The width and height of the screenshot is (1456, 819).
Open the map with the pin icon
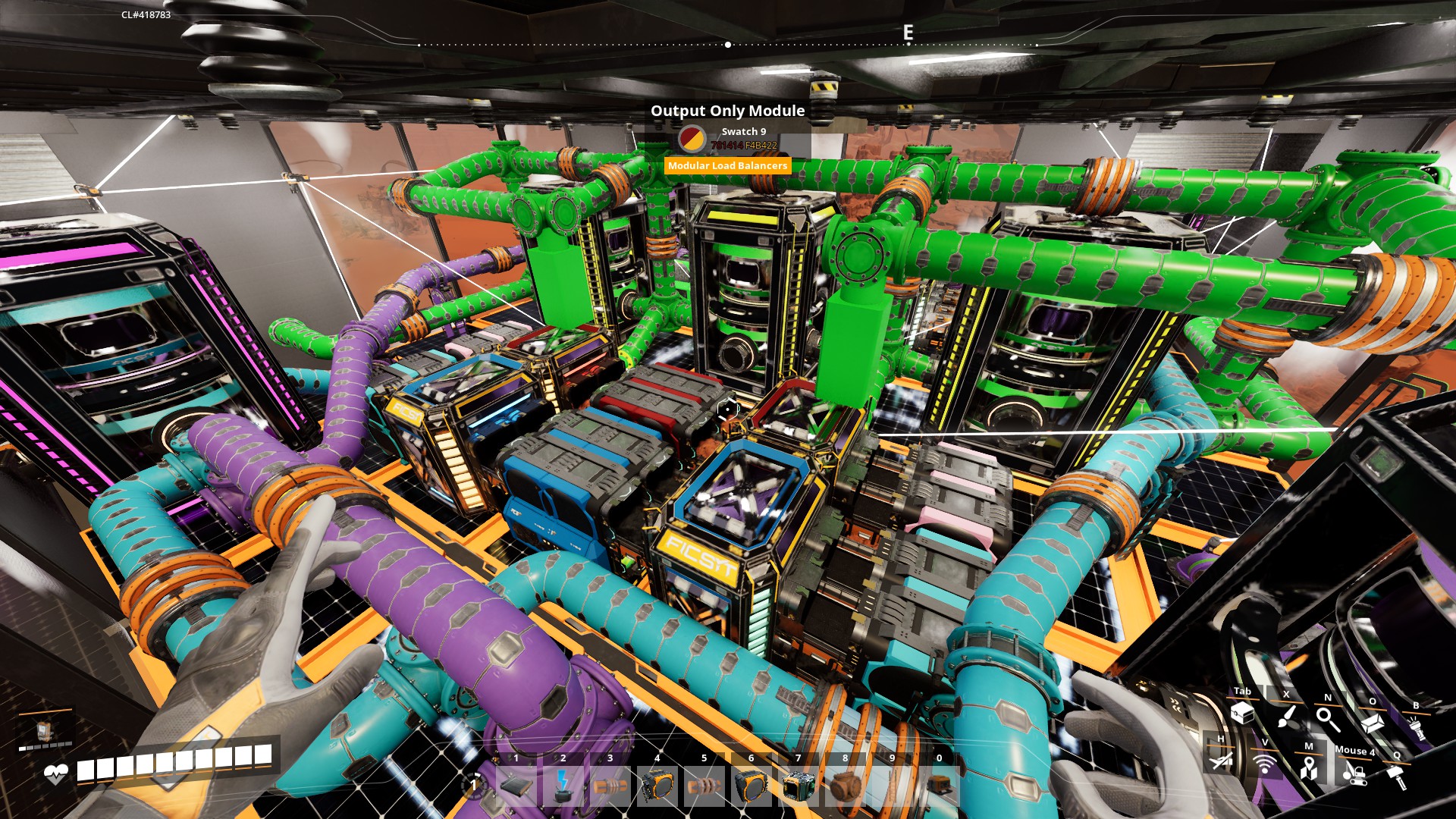point(1308,767)
